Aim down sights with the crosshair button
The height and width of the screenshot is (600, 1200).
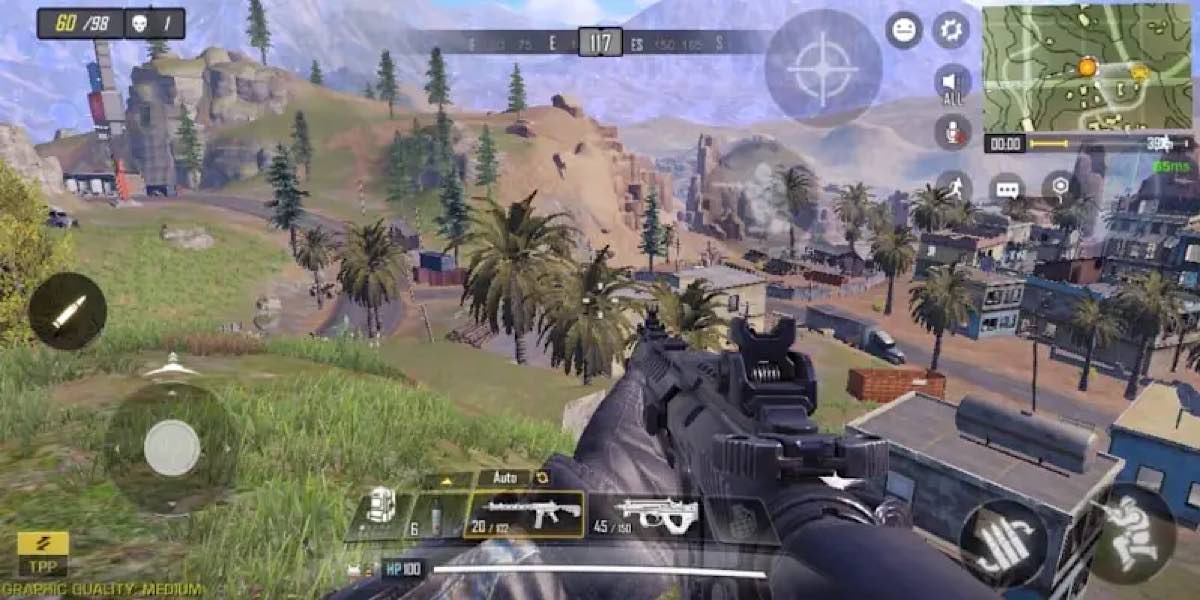(x=823, y=67)
